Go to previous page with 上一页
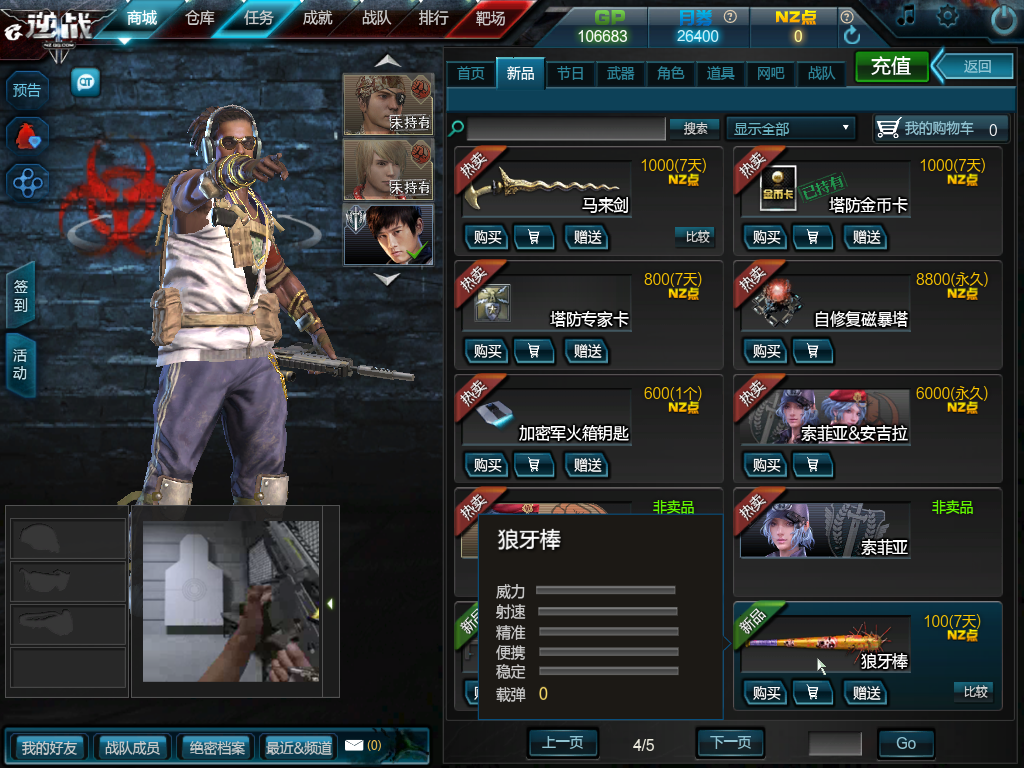 click(x=562, y=743)
